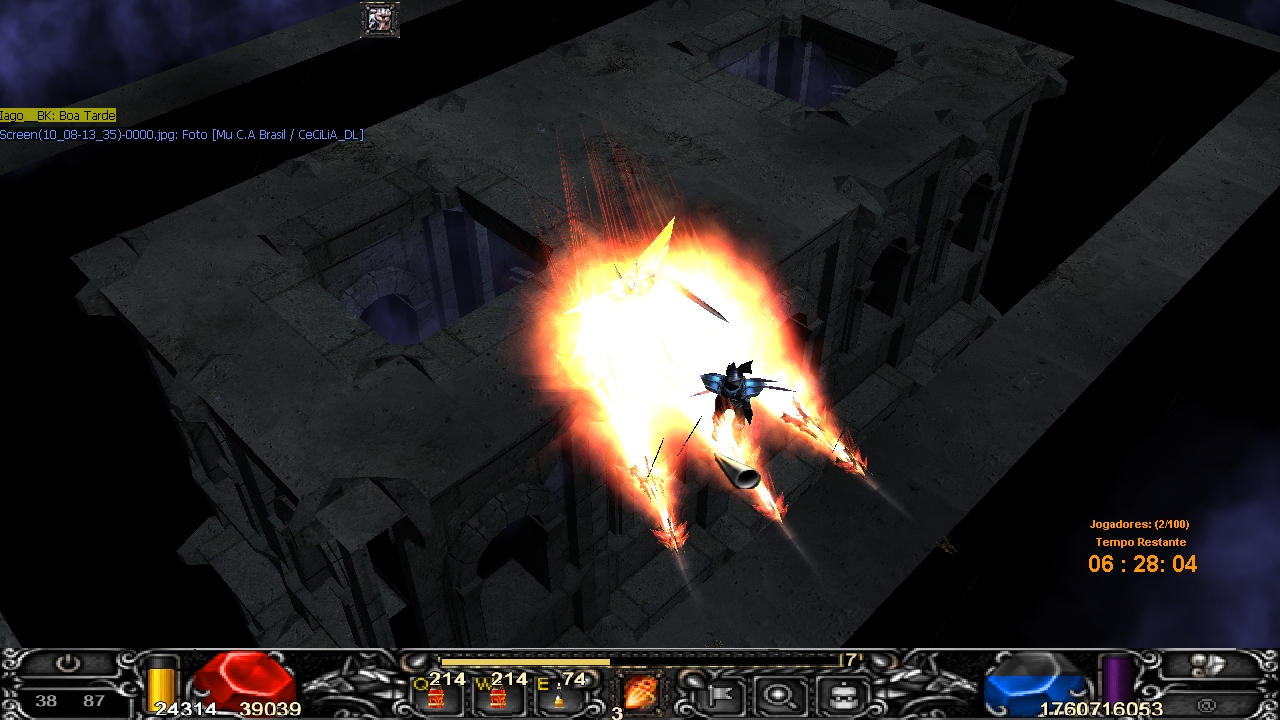Use the potion in the Q slot

tap(437, 696)
